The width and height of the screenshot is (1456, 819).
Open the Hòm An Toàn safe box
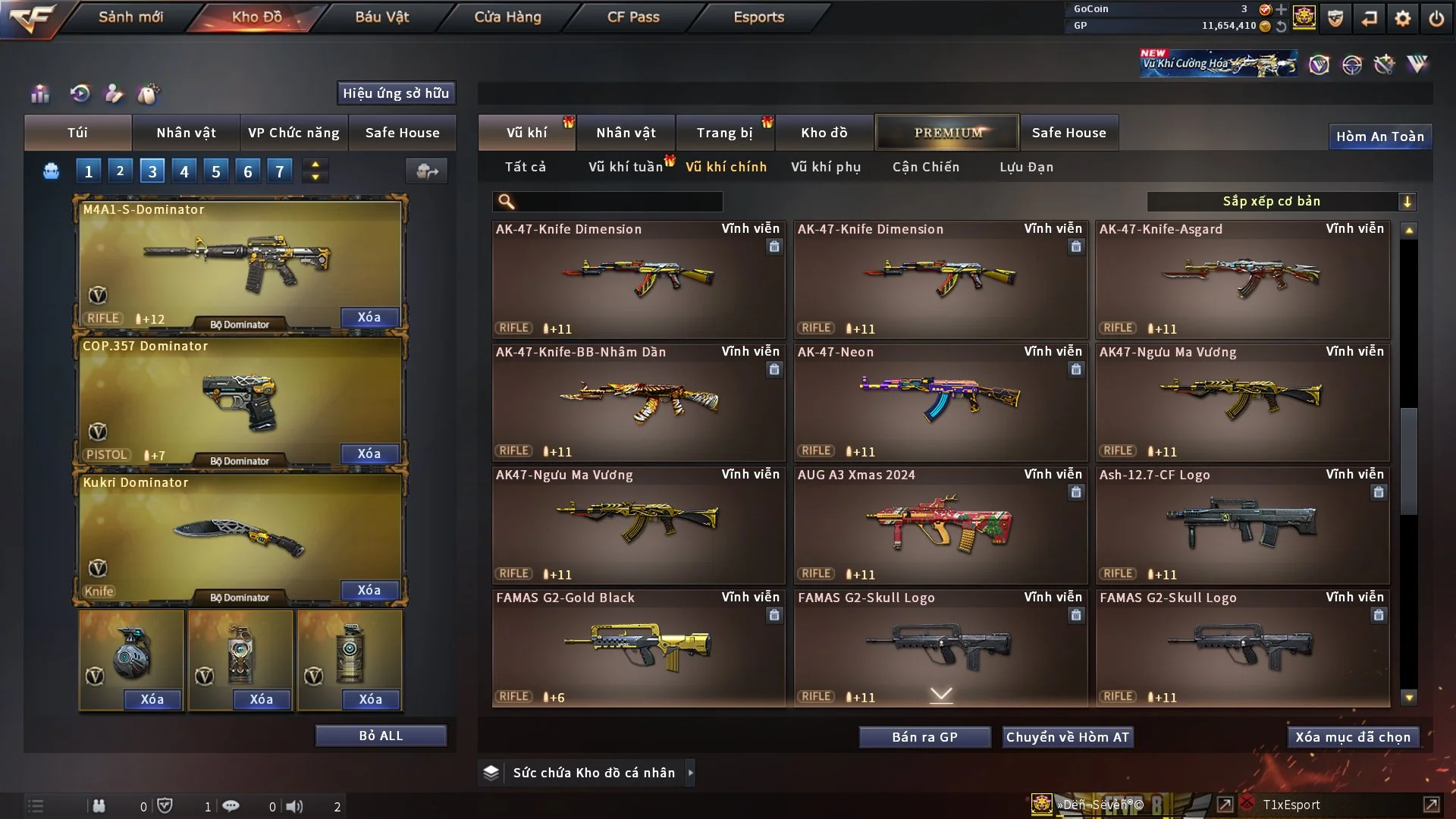pos(1379,136)
